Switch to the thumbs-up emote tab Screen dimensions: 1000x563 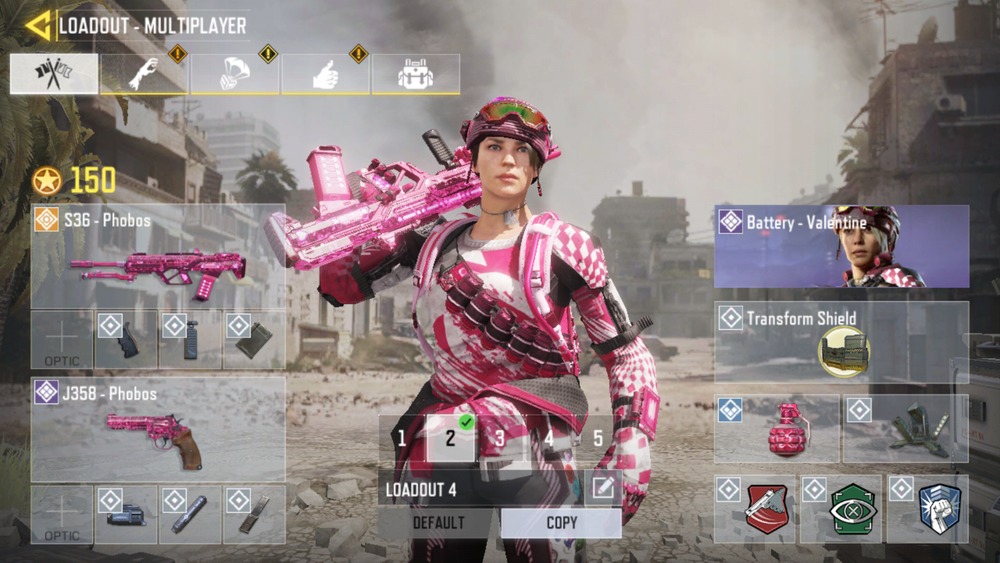tap(325, 74)
